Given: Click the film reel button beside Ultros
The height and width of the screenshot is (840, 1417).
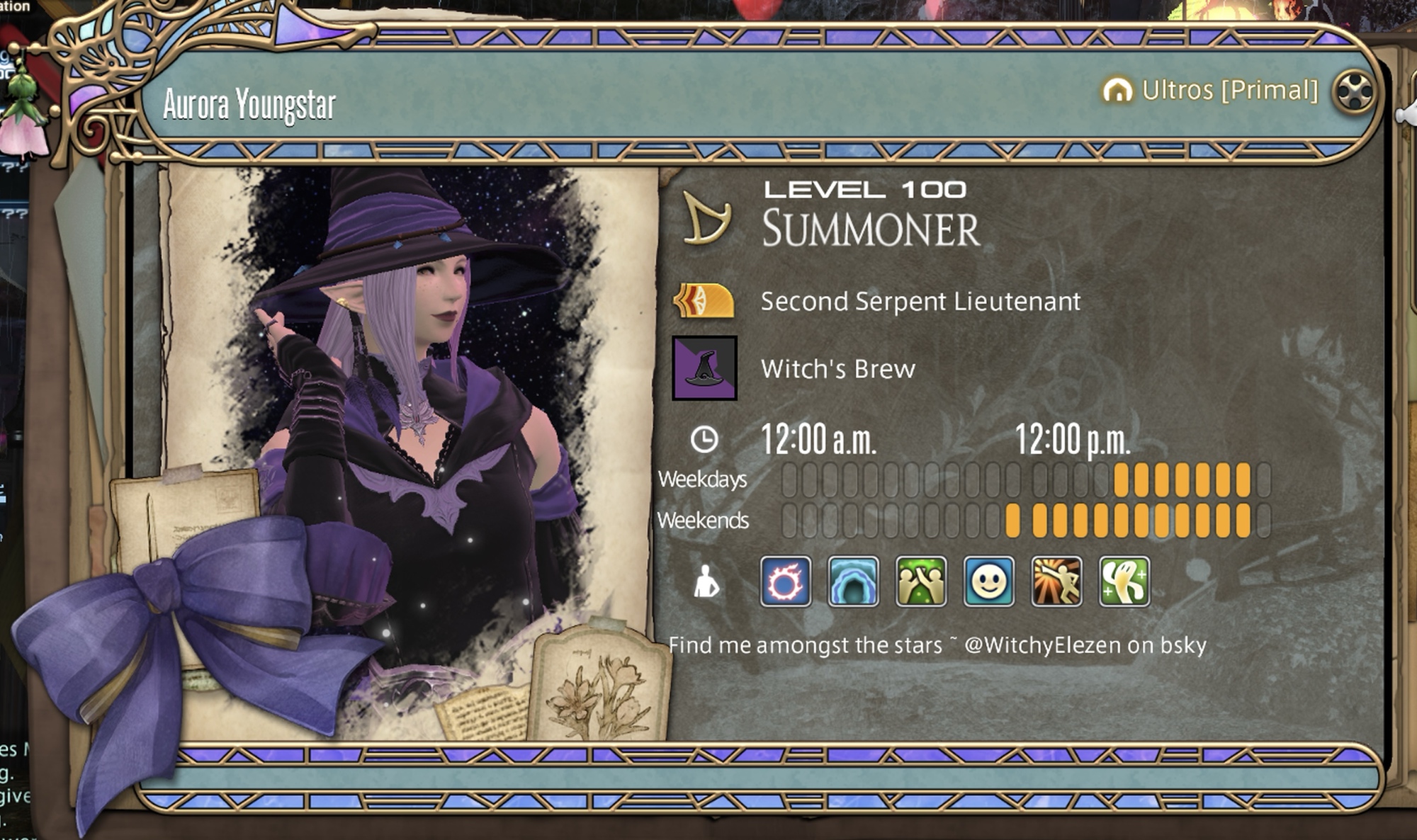Looking at the screenshot, I should tap(1353, 91).
